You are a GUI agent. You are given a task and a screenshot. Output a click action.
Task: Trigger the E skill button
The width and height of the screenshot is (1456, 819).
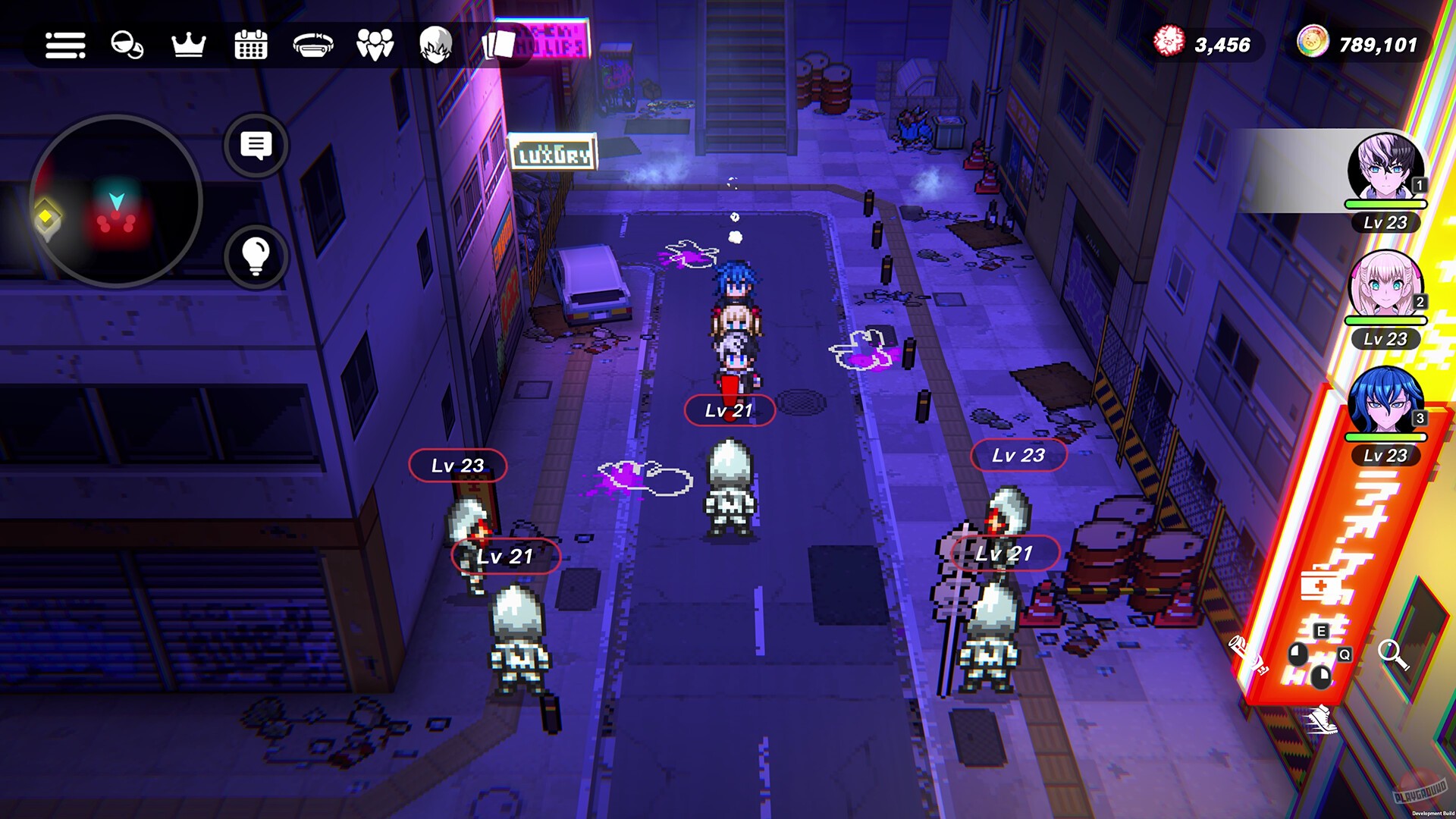pyautogui.click(x=1321, y=630)
